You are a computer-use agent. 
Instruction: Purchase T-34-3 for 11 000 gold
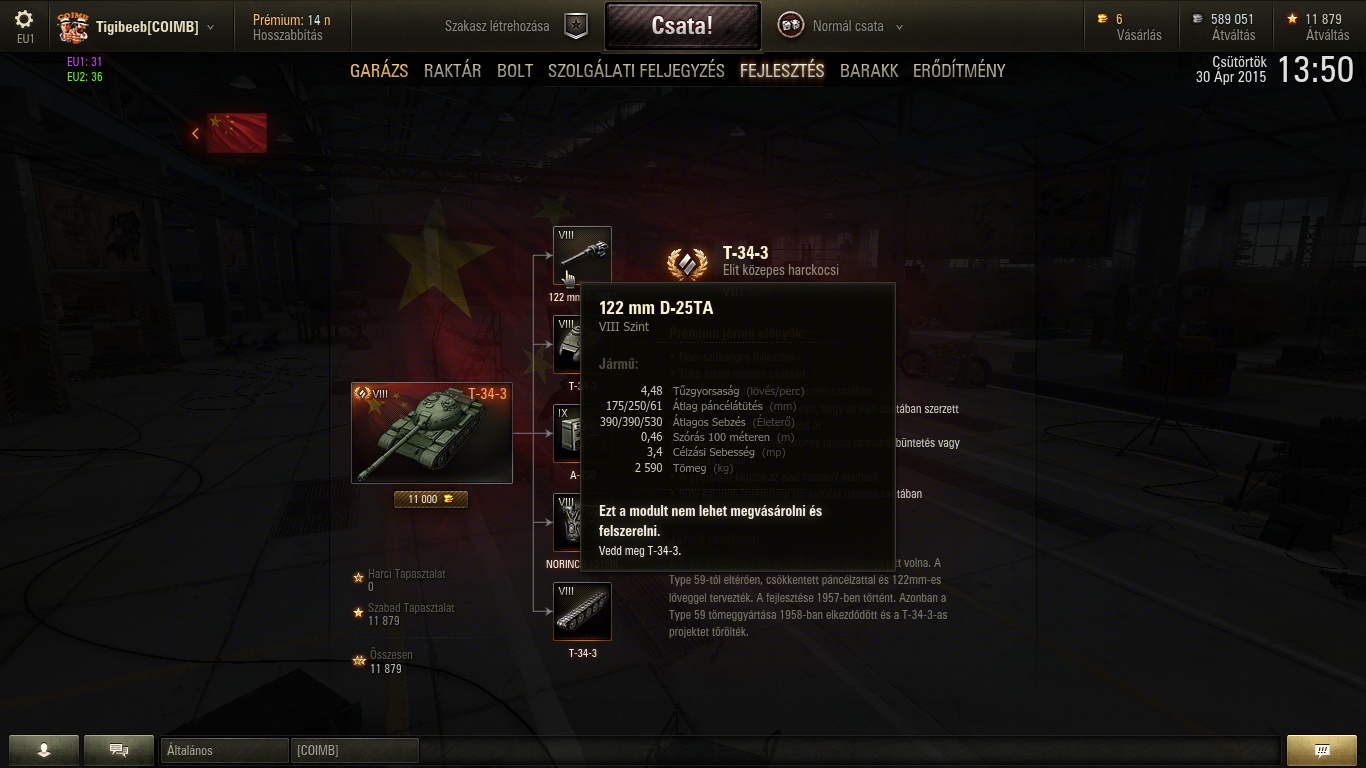(431, 499)
